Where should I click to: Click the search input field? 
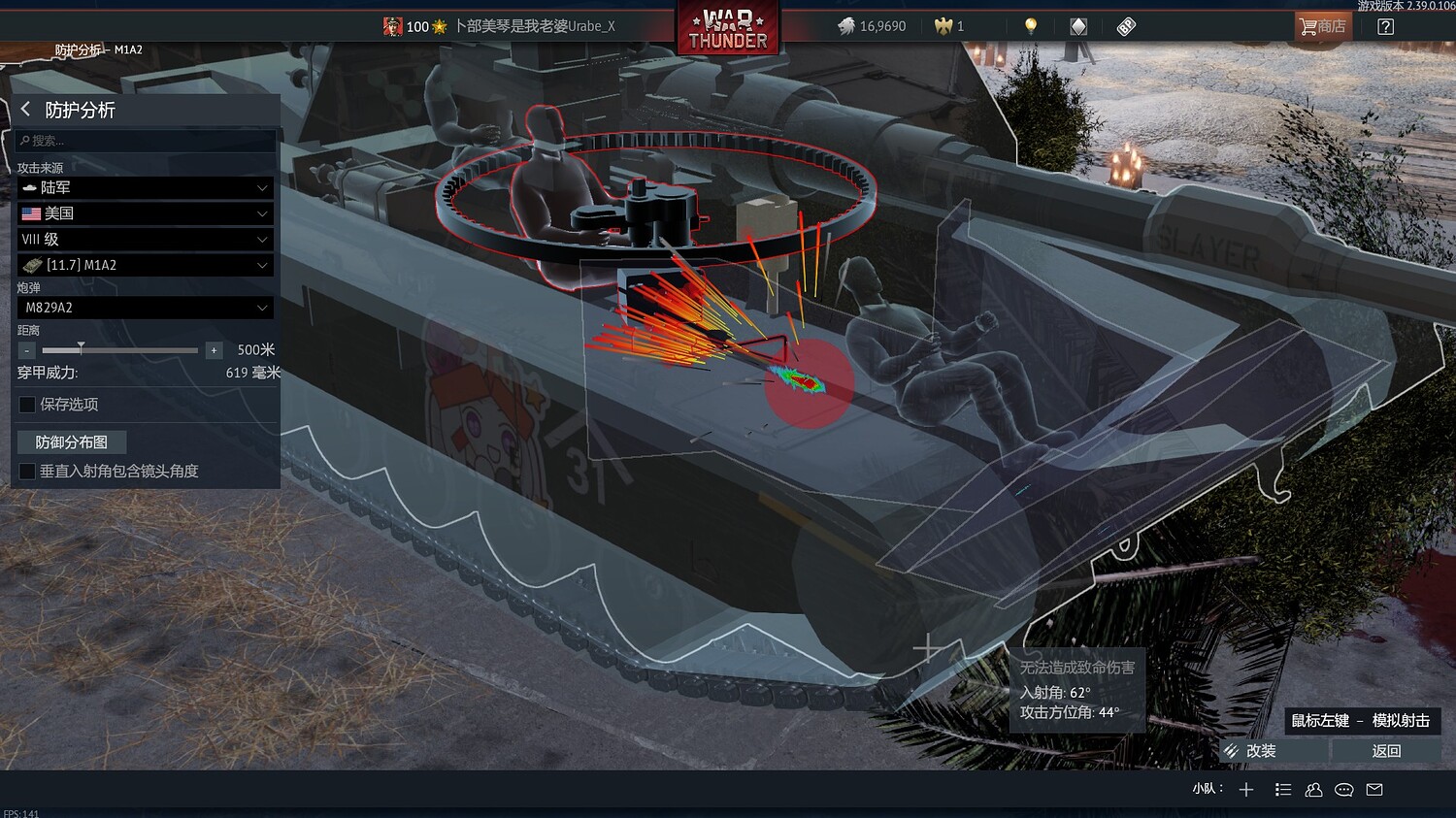[x=144, y=140]
